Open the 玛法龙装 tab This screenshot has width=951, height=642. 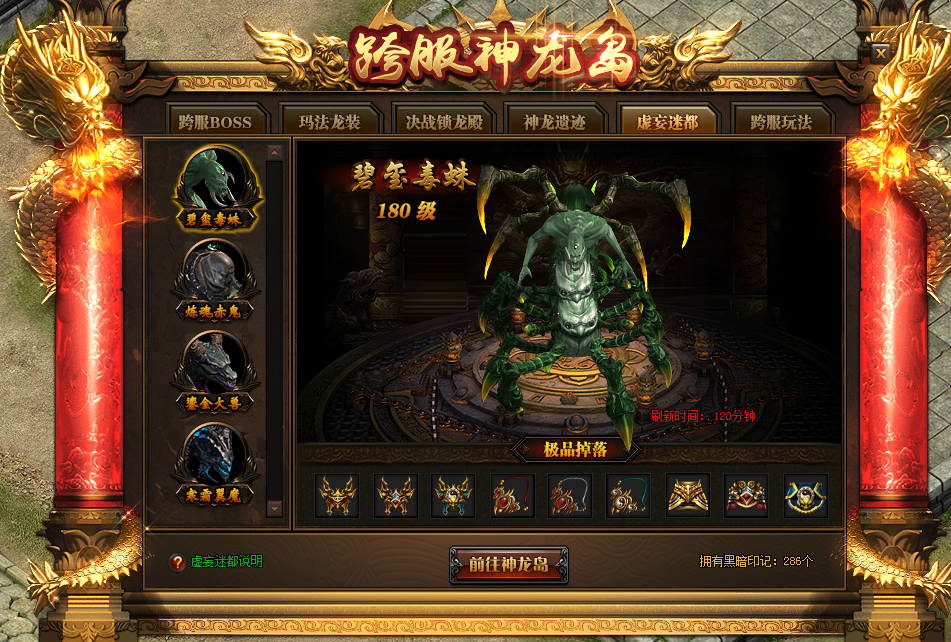click(x=328, y=122)
